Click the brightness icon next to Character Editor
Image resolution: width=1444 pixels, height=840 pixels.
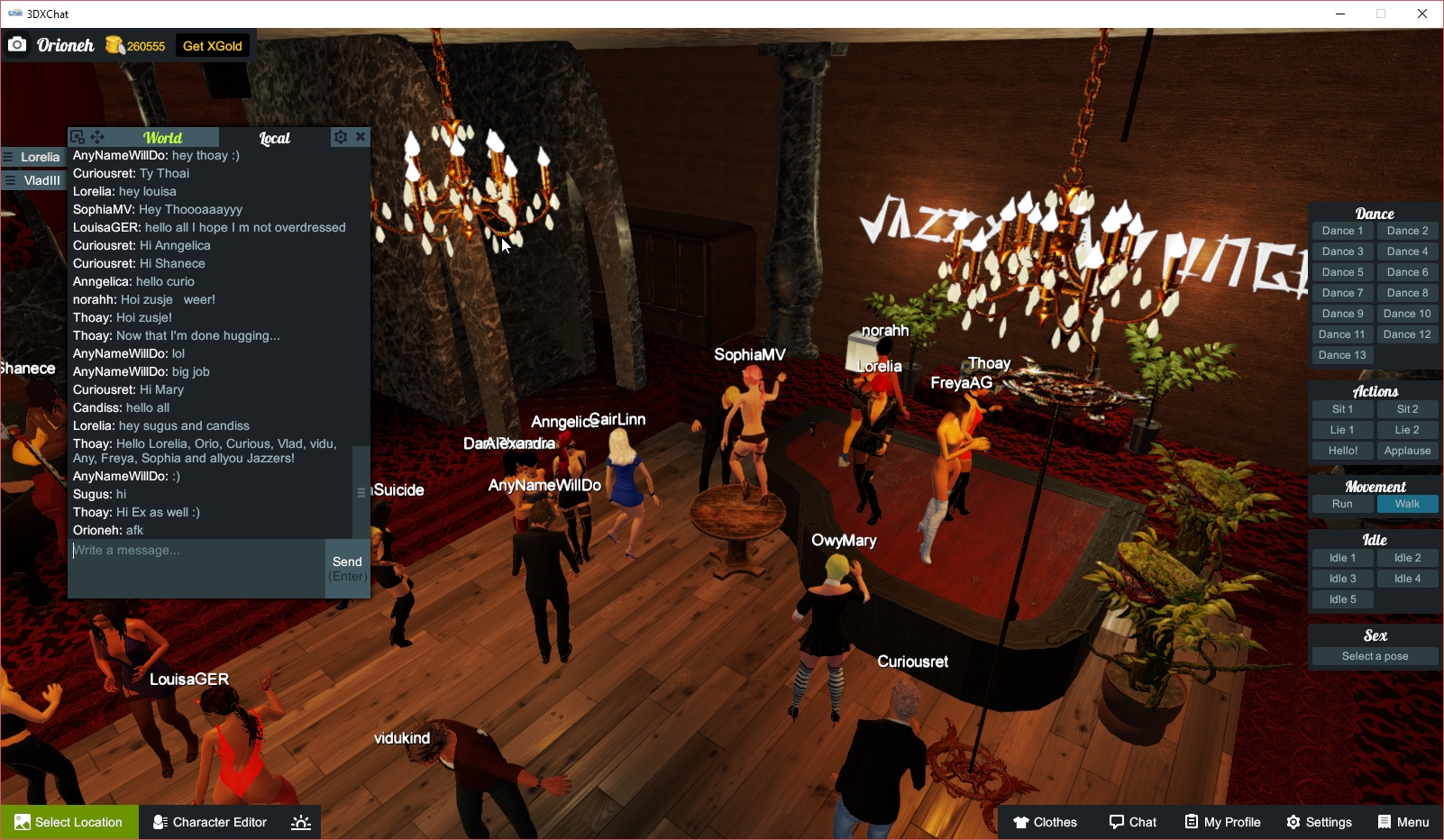300,822
